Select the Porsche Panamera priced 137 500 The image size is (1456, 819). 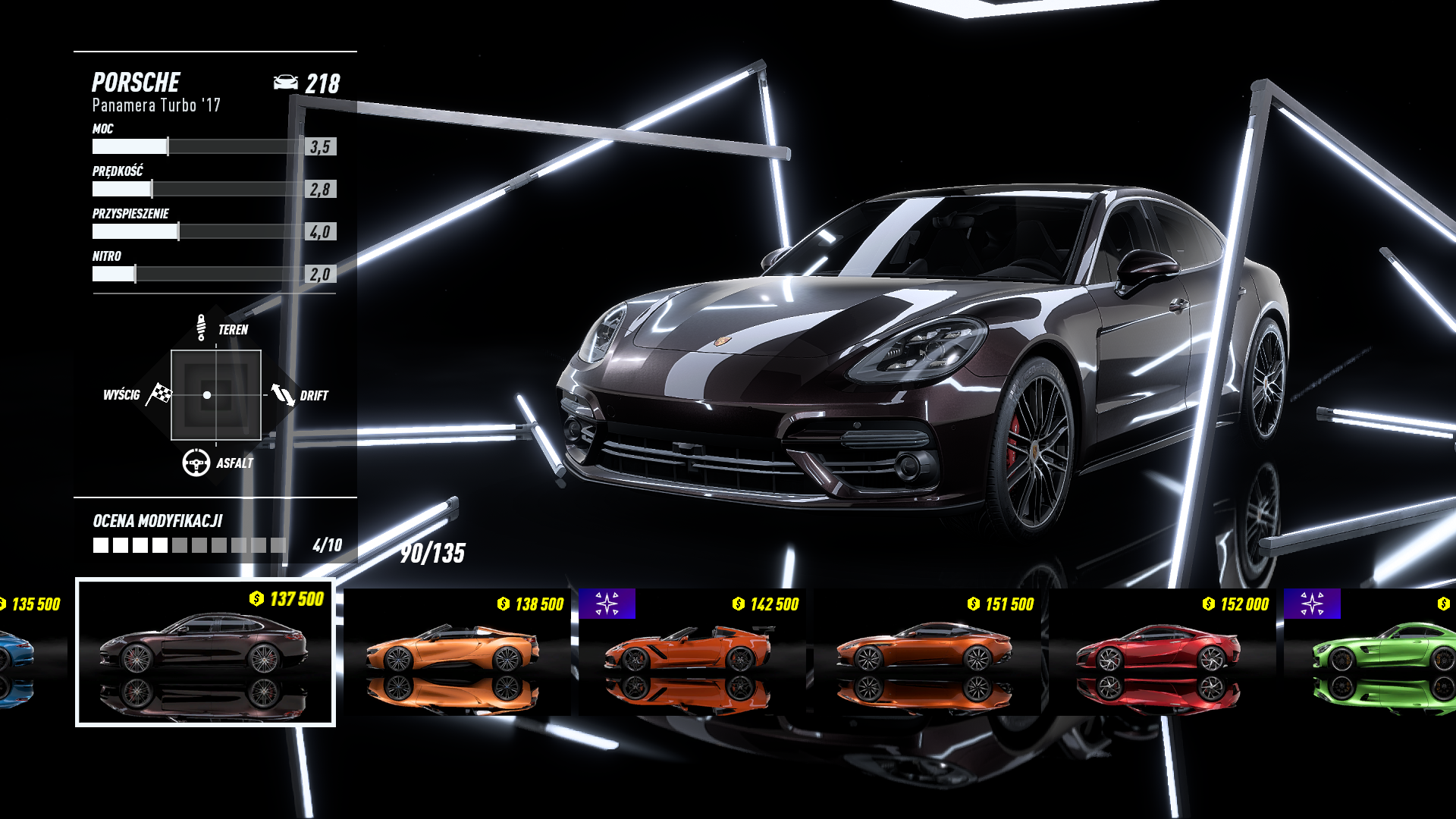click(x=205, y=652)
